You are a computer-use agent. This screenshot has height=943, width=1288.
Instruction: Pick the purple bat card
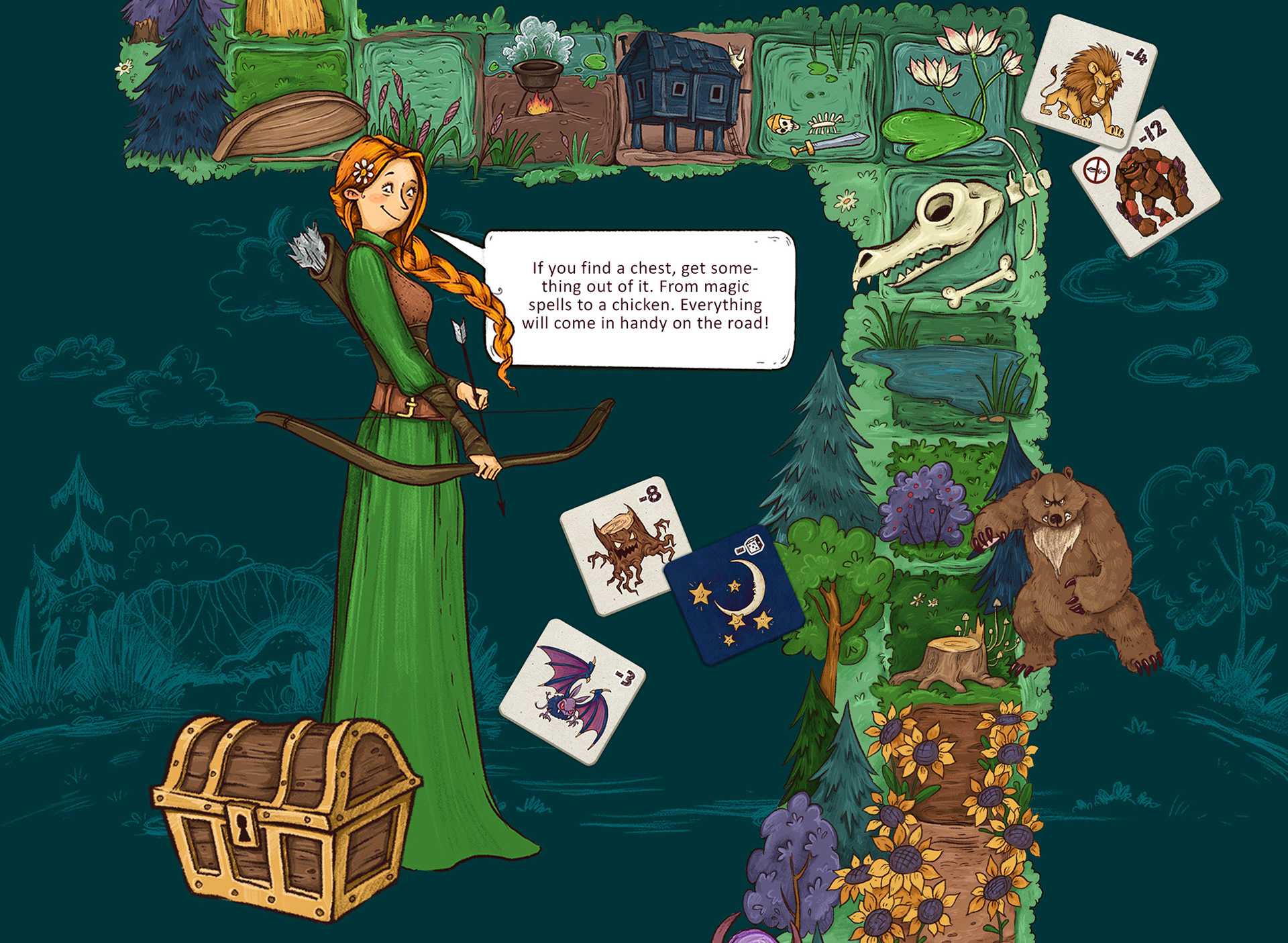(572, 691)
